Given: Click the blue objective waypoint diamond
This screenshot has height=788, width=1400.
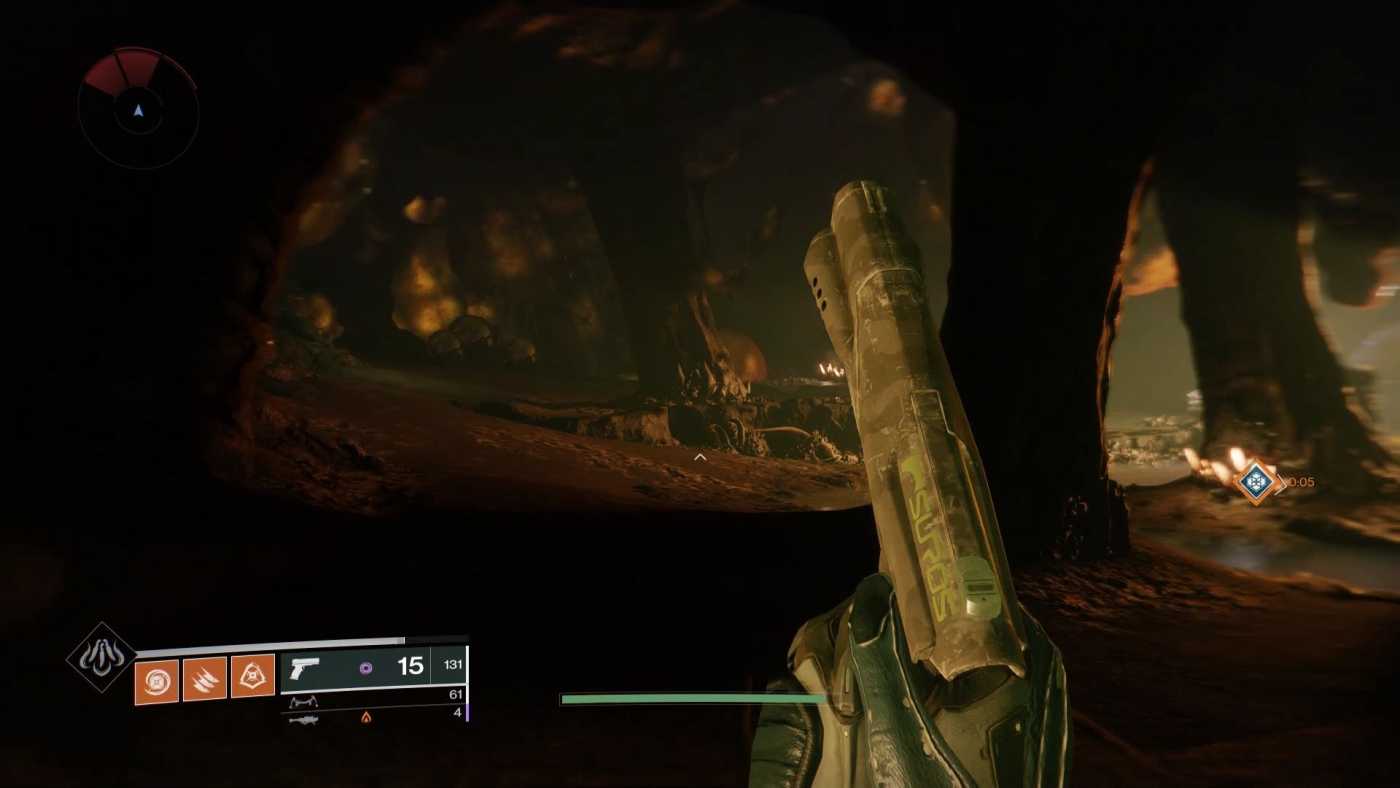Looking at the screenshot, I should coord(1256,482).
